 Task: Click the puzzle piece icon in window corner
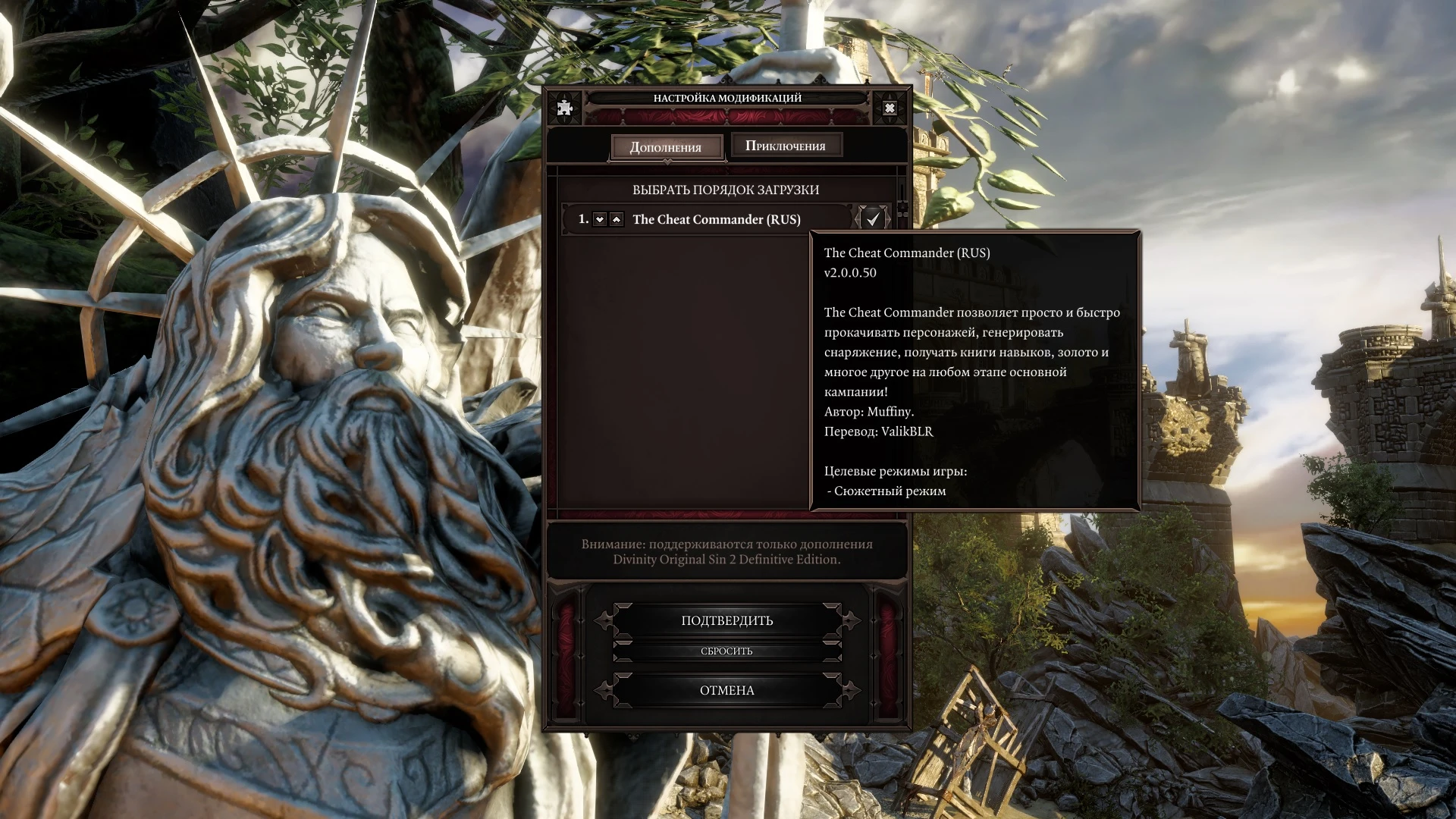pos(563,107)
